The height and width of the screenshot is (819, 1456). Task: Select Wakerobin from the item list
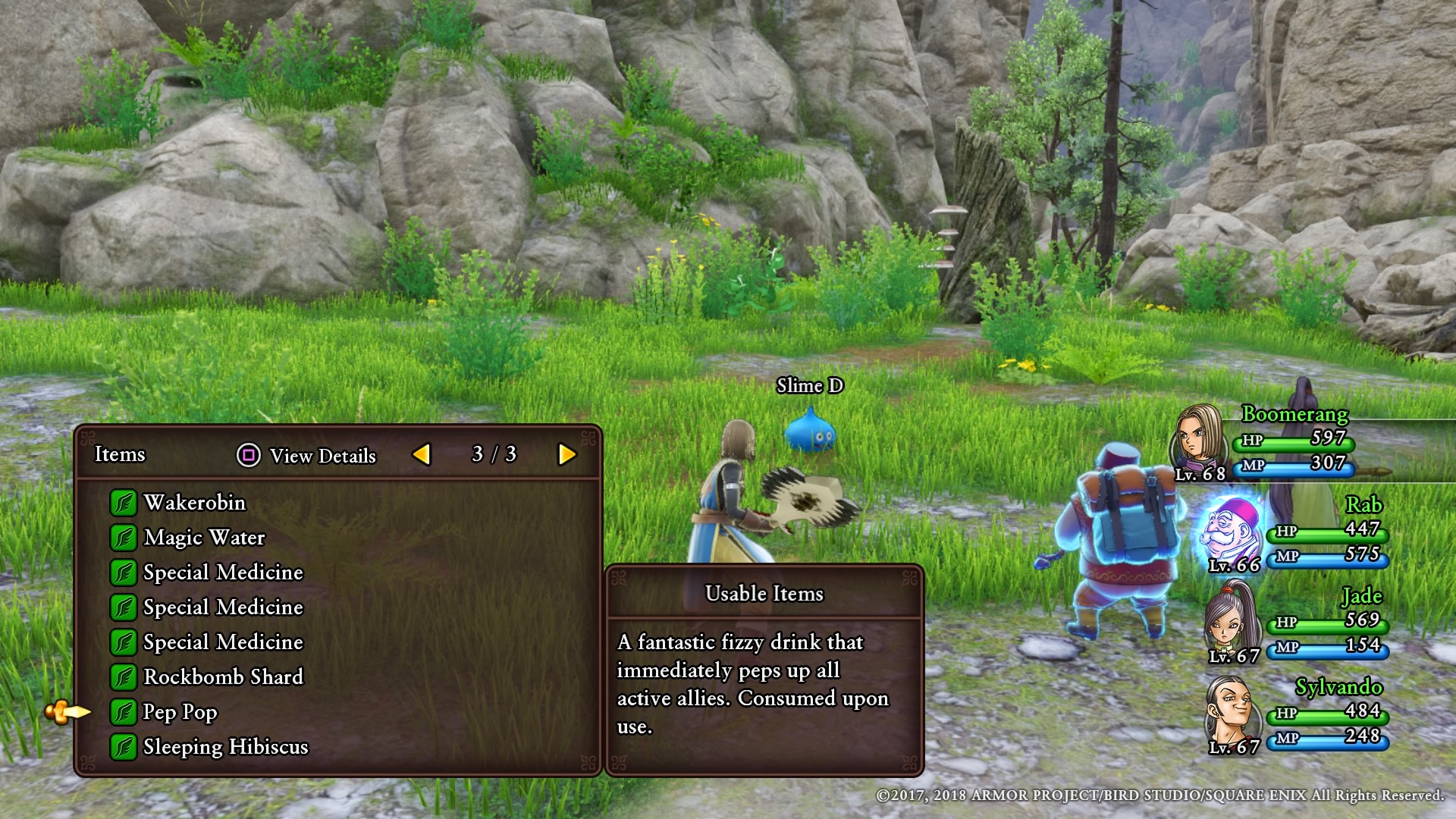194,503
